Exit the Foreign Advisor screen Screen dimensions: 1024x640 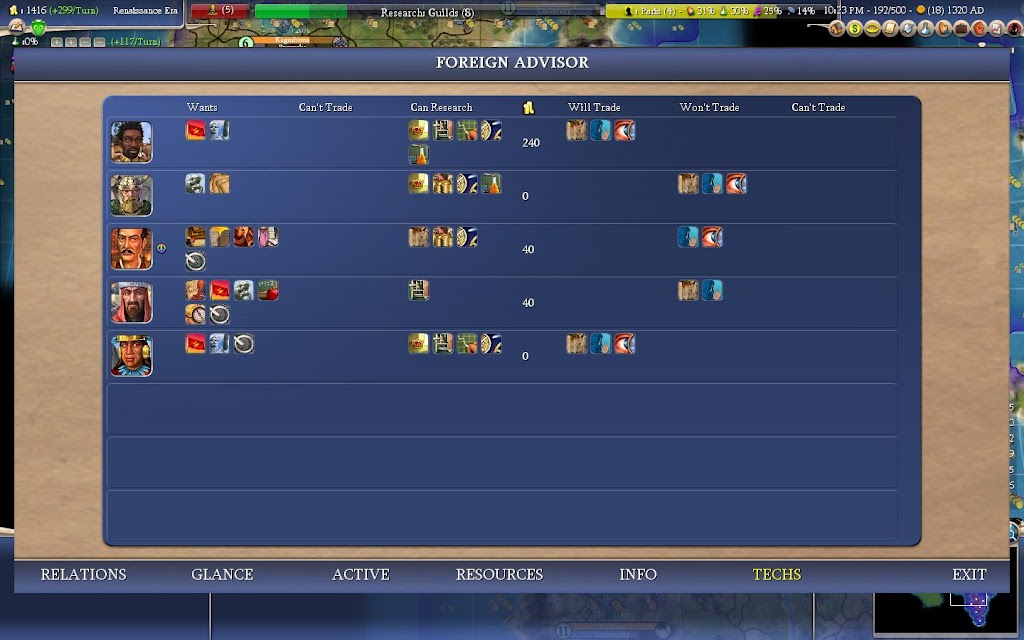tap(969, 574)
